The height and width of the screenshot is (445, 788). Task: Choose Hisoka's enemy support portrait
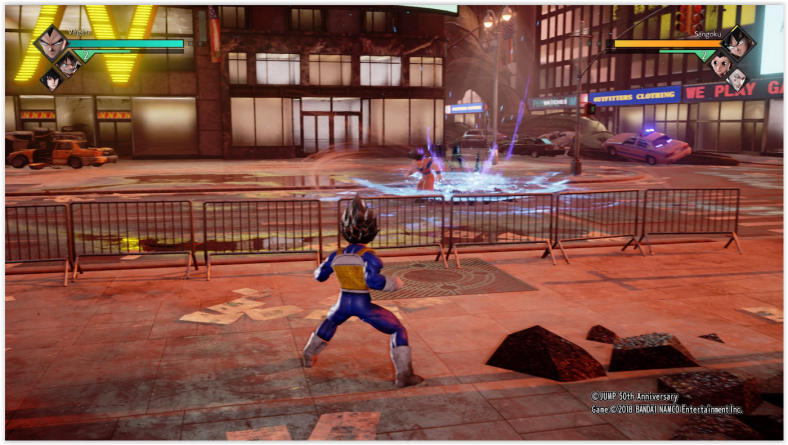click(x=737, y=80)
